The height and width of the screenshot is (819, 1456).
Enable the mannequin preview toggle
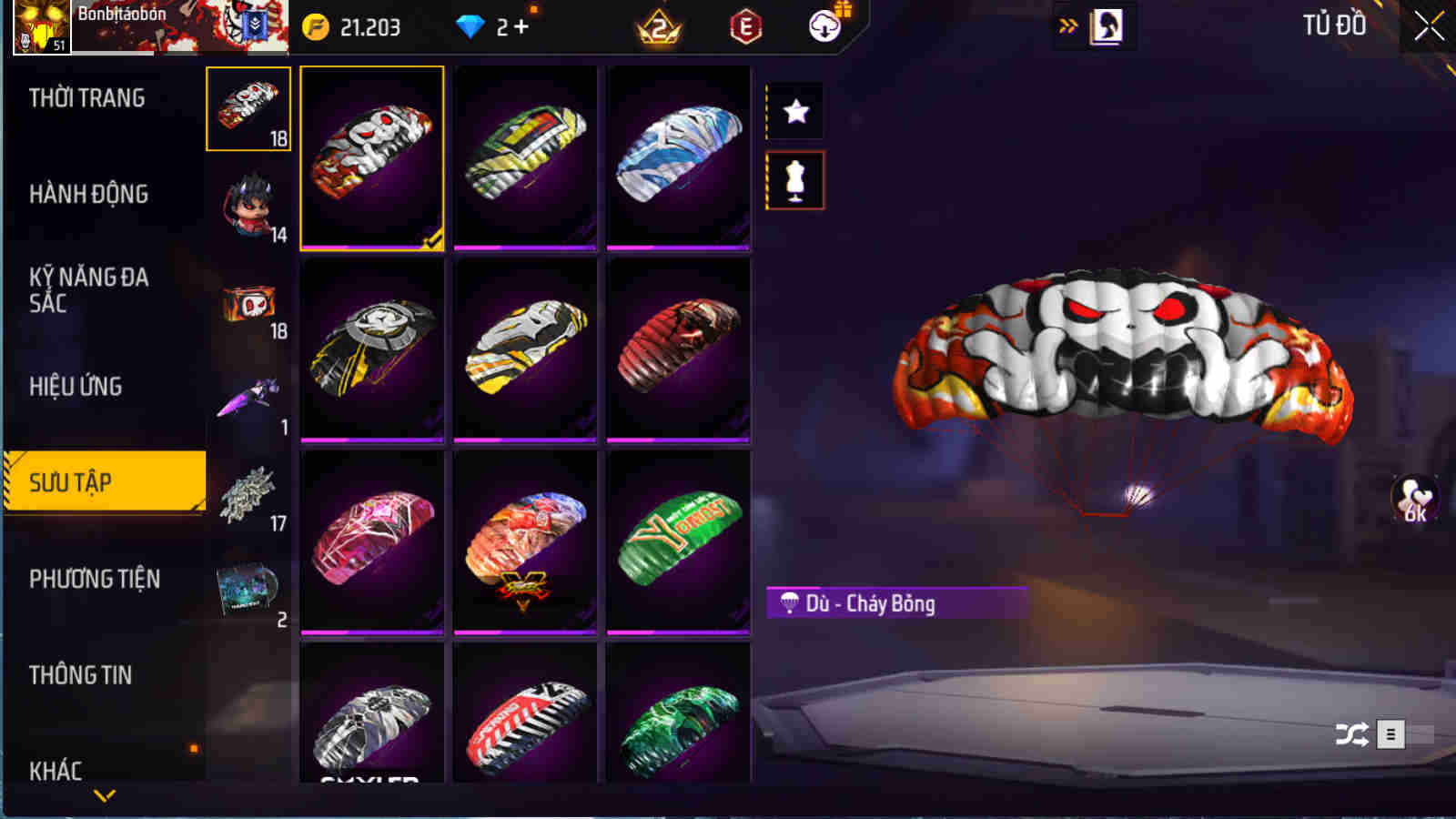tap(796, 178)
